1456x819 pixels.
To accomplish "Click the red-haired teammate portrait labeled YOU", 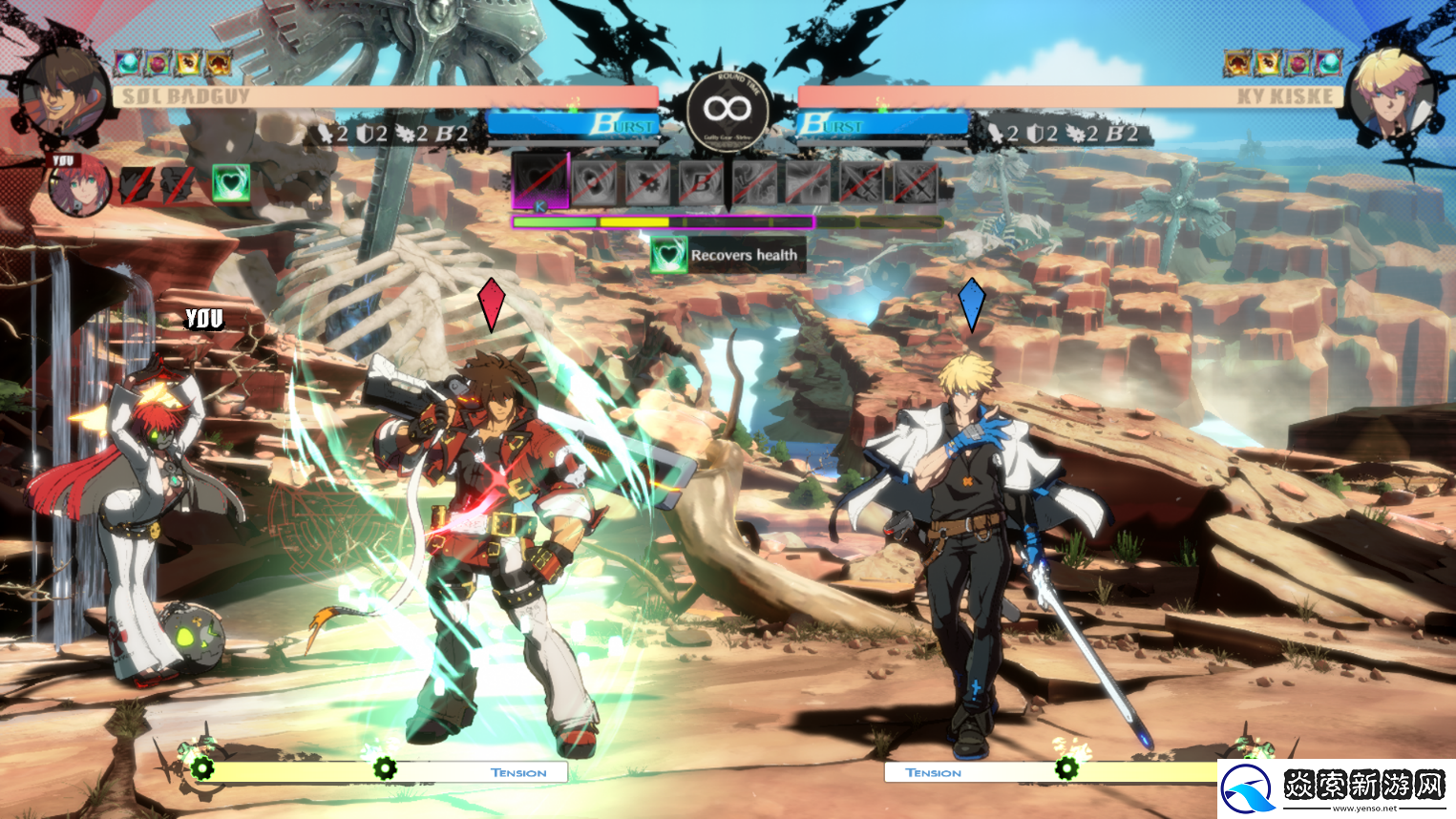I will point(79,185).
